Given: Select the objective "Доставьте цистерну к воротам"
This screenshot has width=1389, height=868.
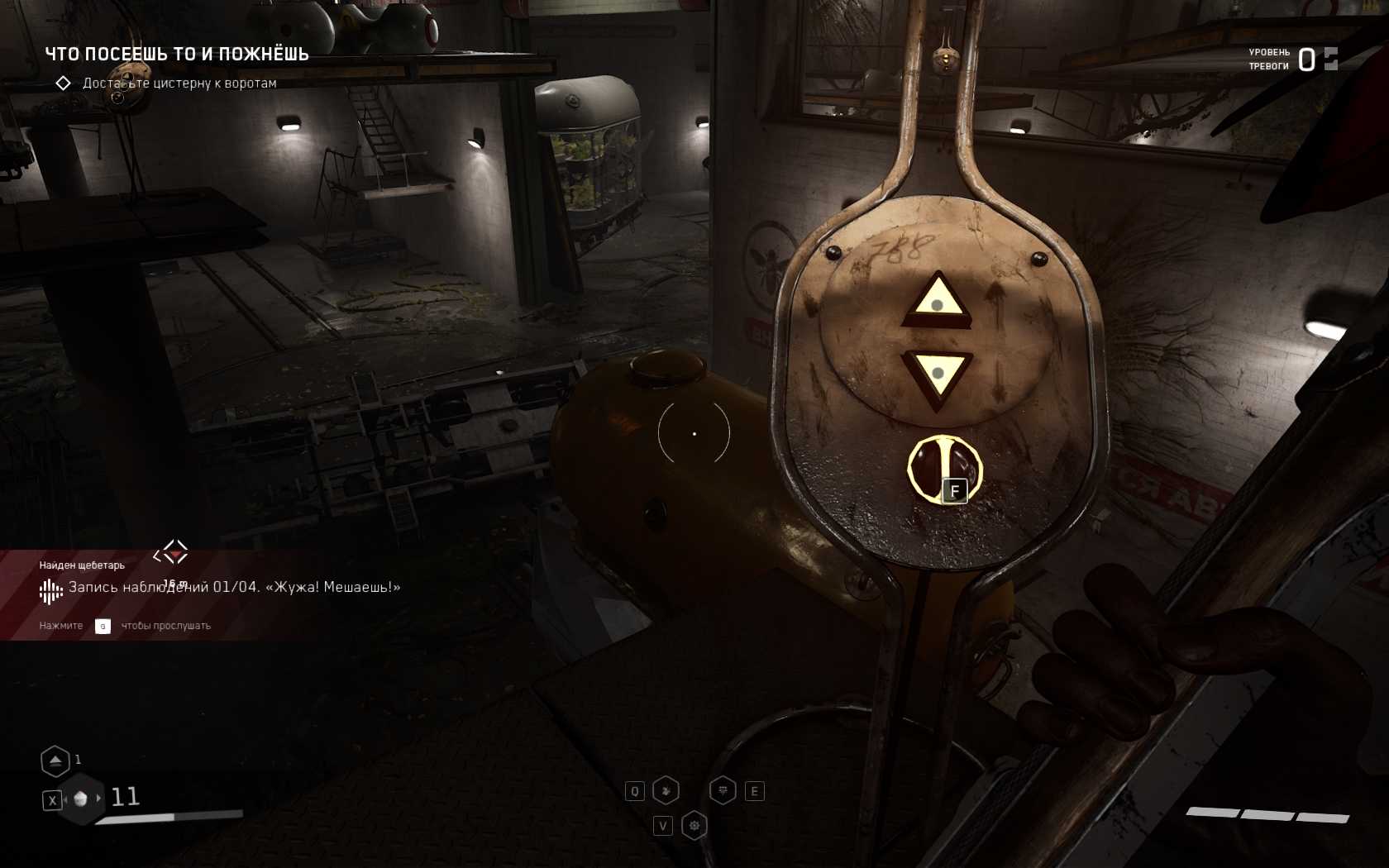Looking at the screenshot, I should coord(179,83).
